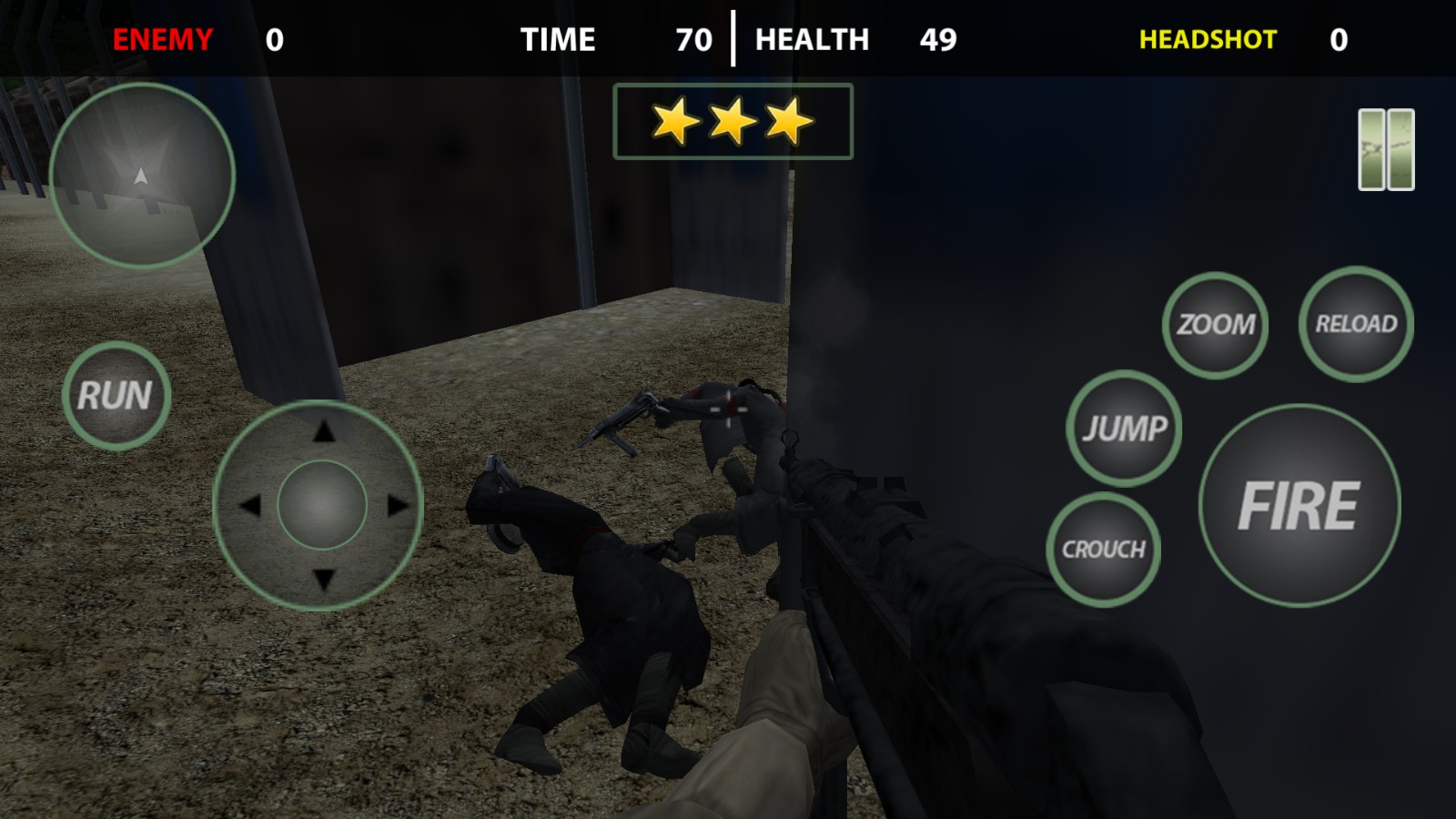Activate the ZOOM scope button
1456x819 pixels.
click(1217, 323)
